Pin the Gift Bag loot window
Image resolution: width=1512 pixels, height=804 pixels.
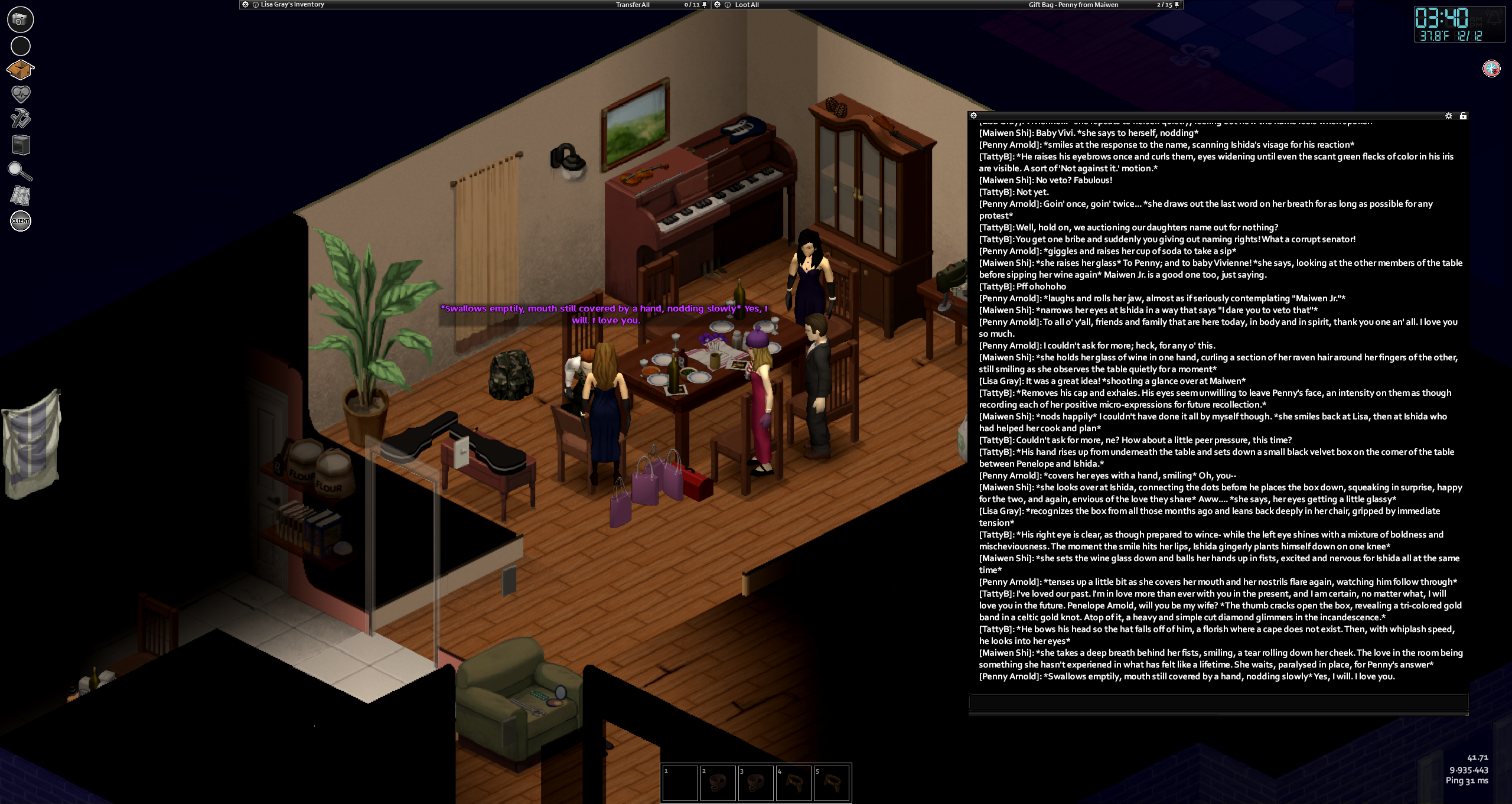click(1177, 5)
